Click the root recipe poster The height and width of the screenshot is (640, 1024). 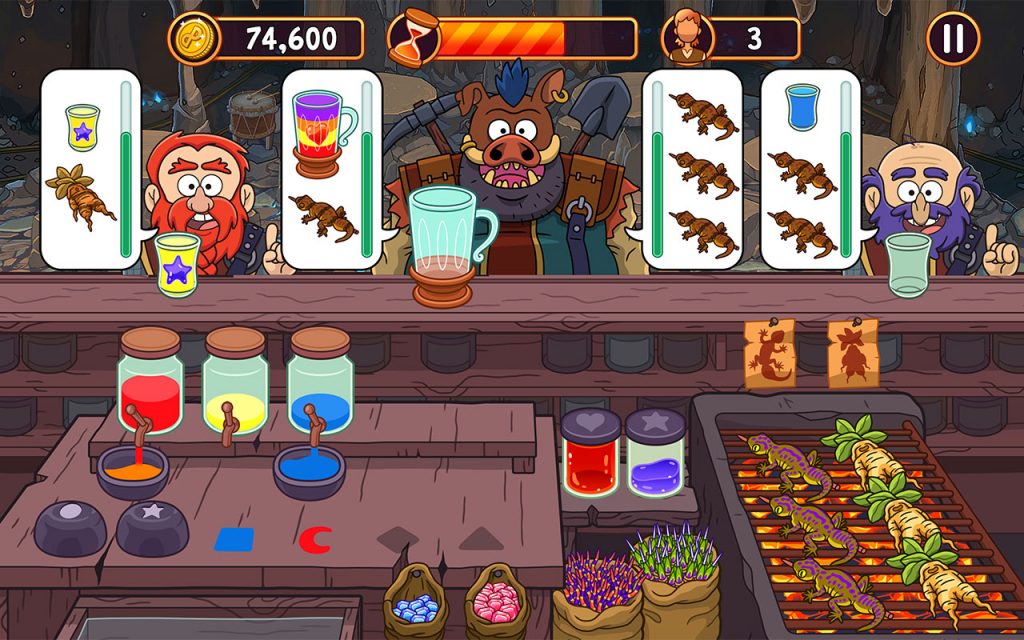[853, 353]
